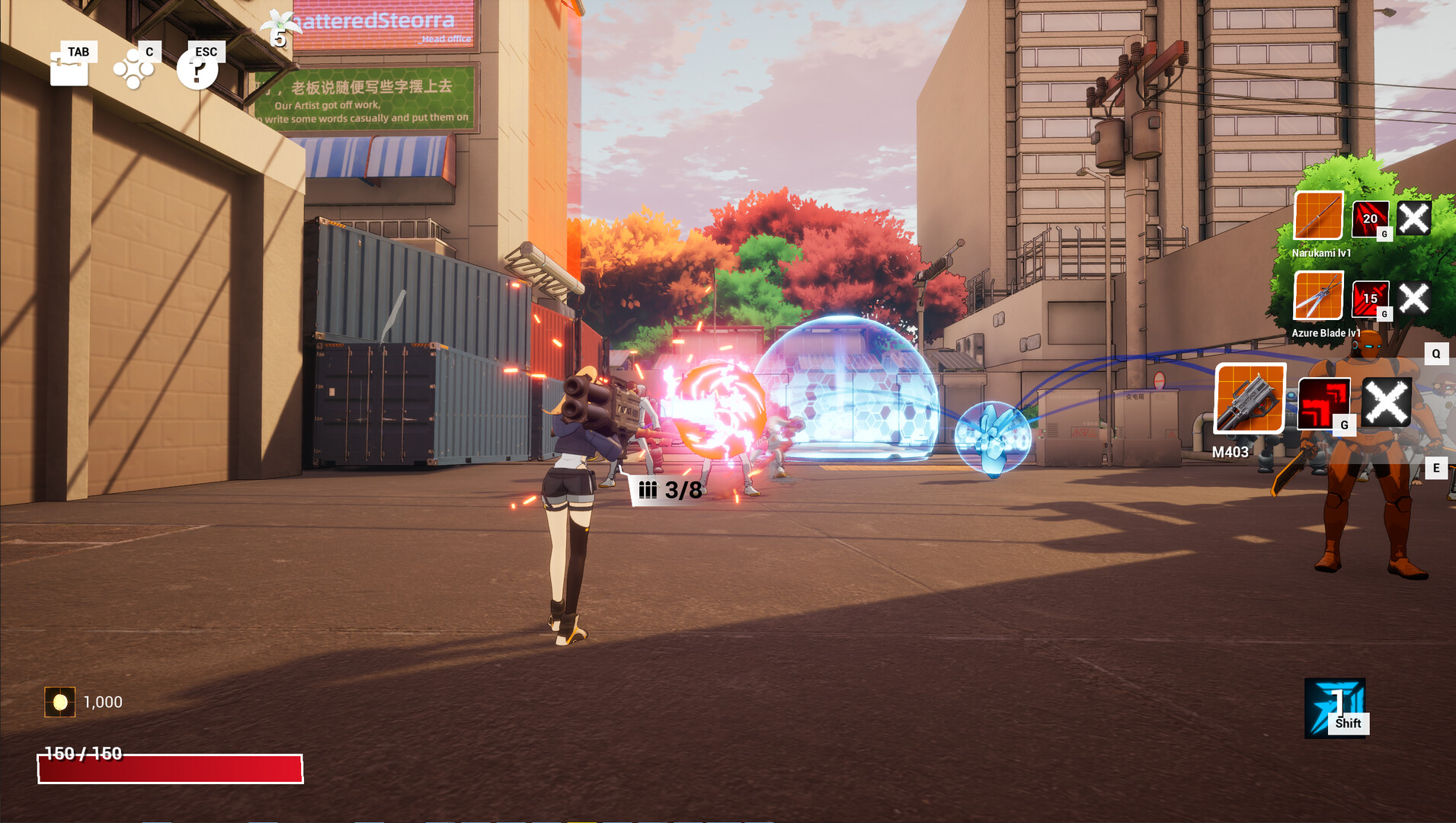Image resolution: width=1456 pixels, height=823 pixels.
Task: Click the red blade skill badge showing 15
Action: pos(1371,300)
